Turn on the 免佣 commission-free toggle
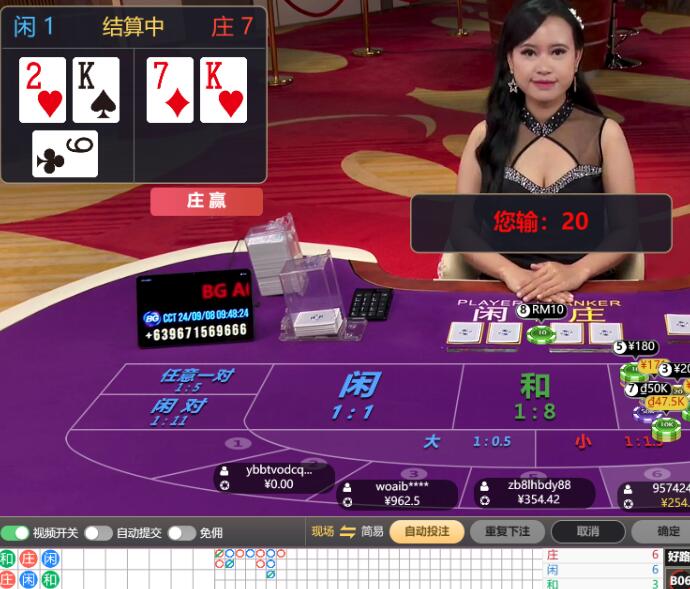 (181, 533)
